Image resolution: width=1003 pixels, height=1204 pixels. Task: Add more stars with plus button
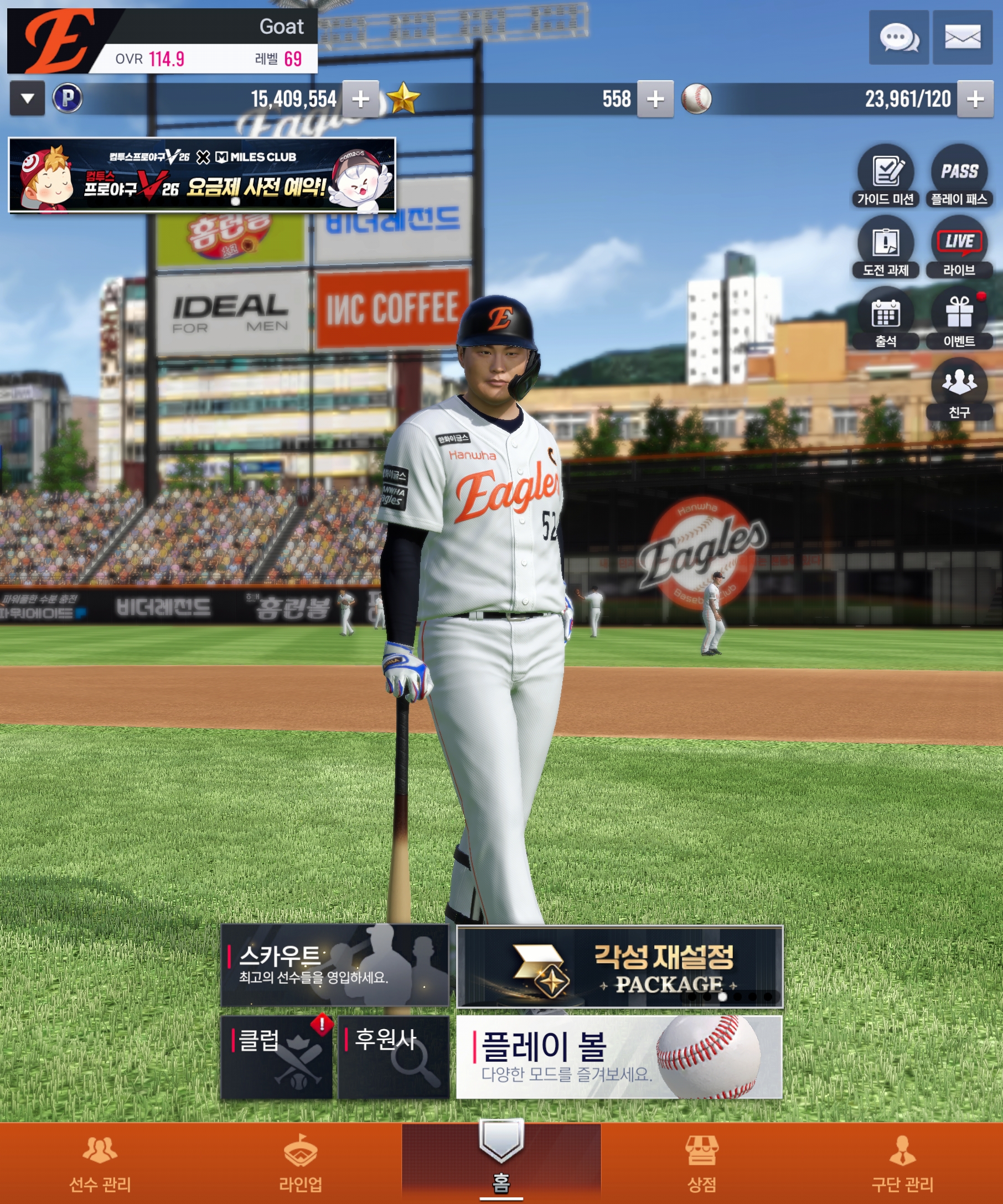pos(655,99)
